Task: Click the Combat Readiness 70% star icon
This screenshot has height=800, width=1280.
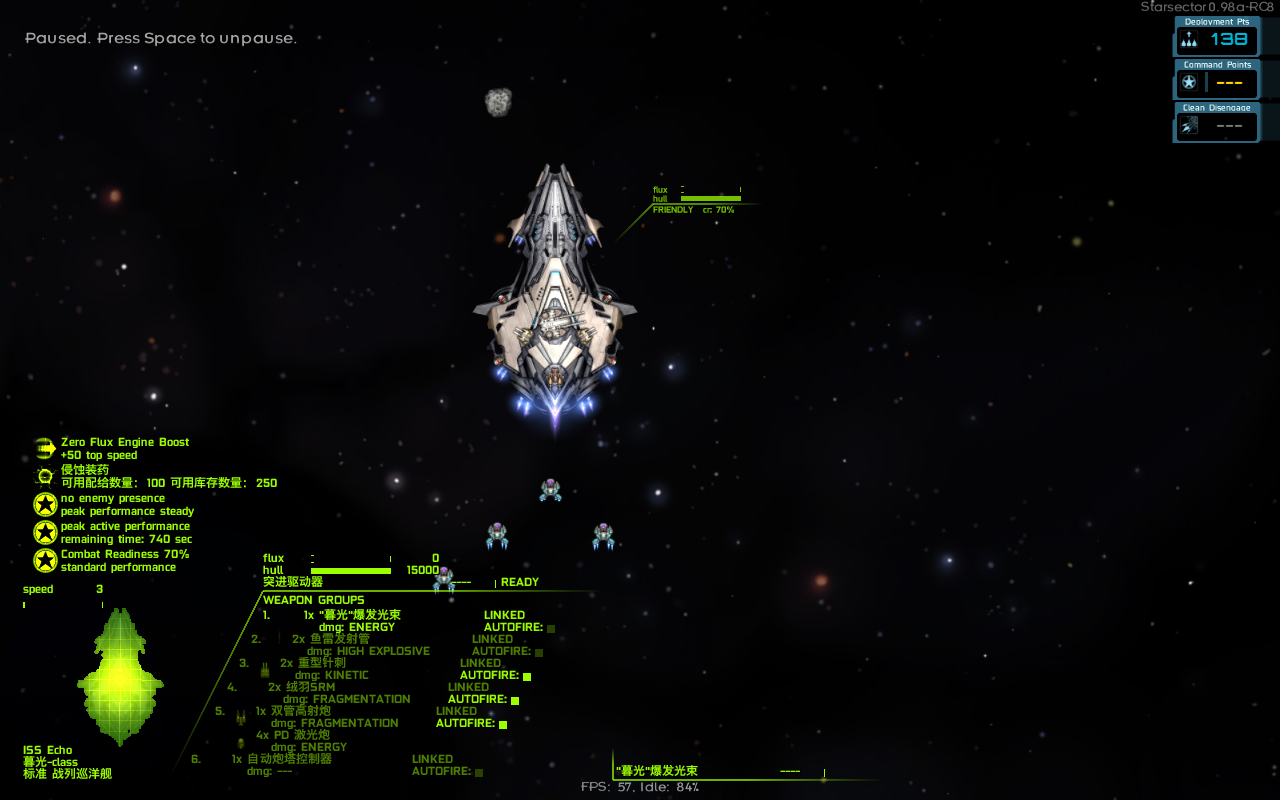Action: tap(44, 560)
